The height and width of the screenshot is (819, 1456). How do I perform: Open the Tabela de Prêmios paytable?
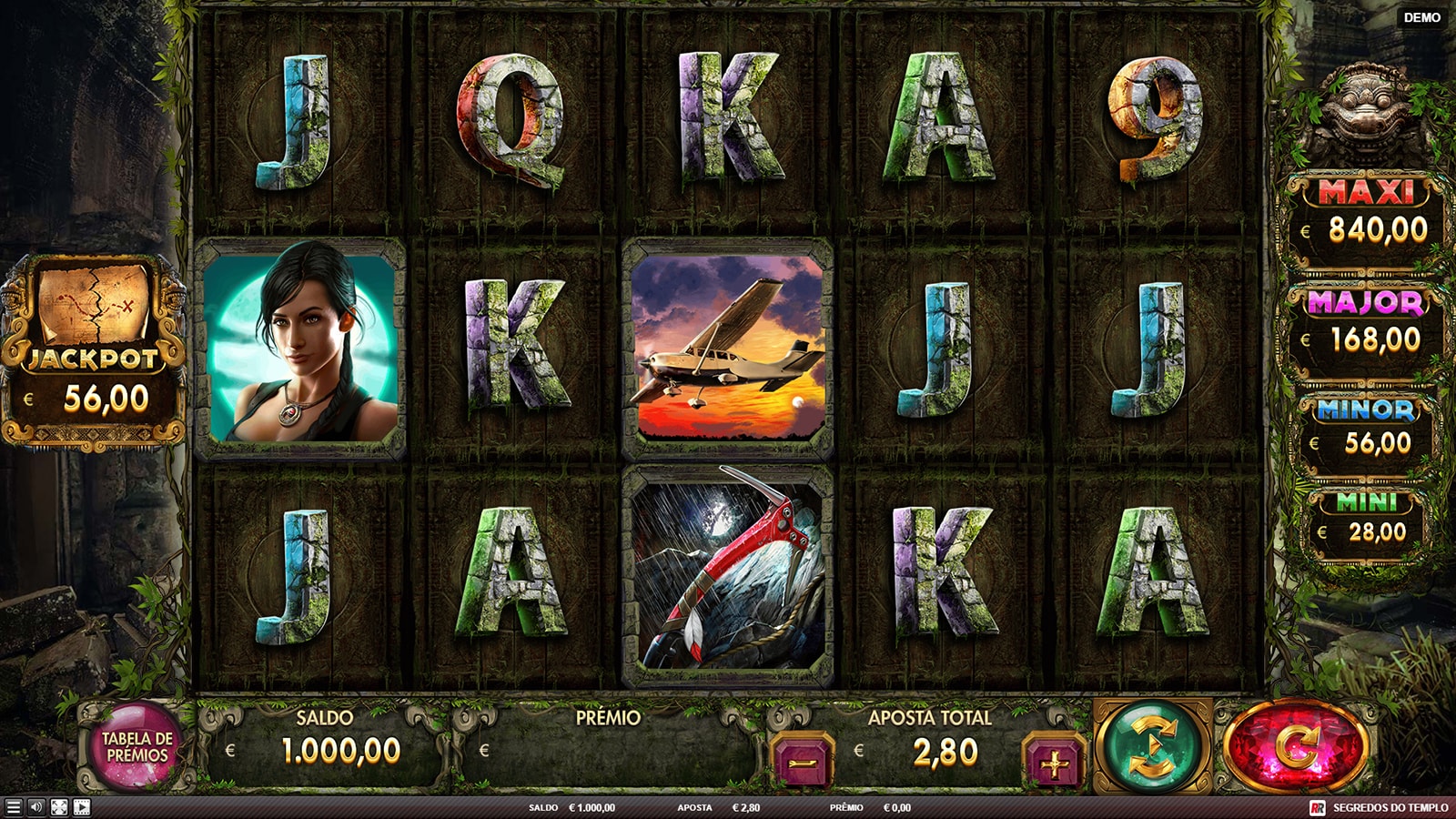(x=136, y=747)
